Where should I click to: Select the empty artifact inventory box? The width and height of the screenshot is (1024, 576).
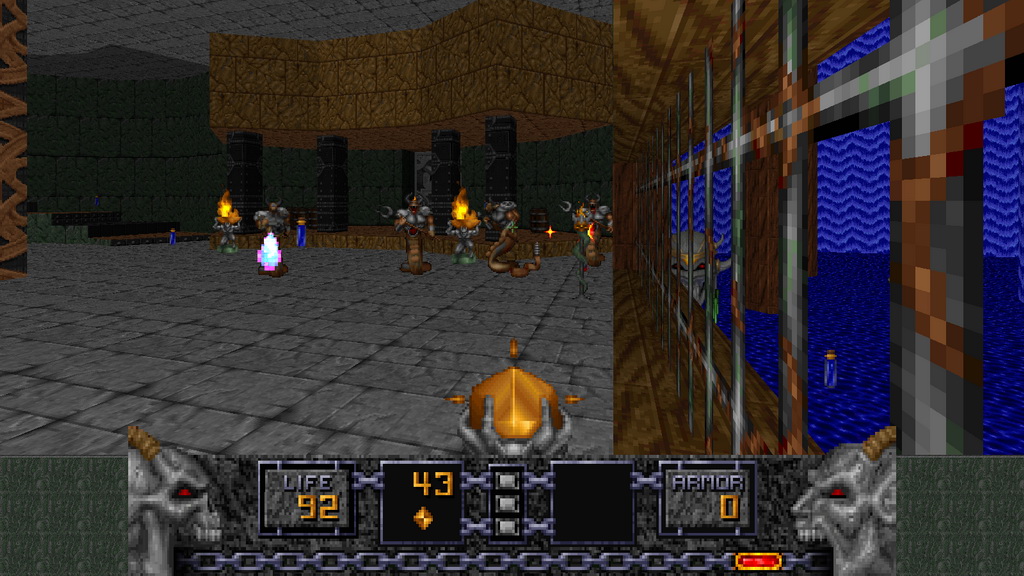point(592,501)
